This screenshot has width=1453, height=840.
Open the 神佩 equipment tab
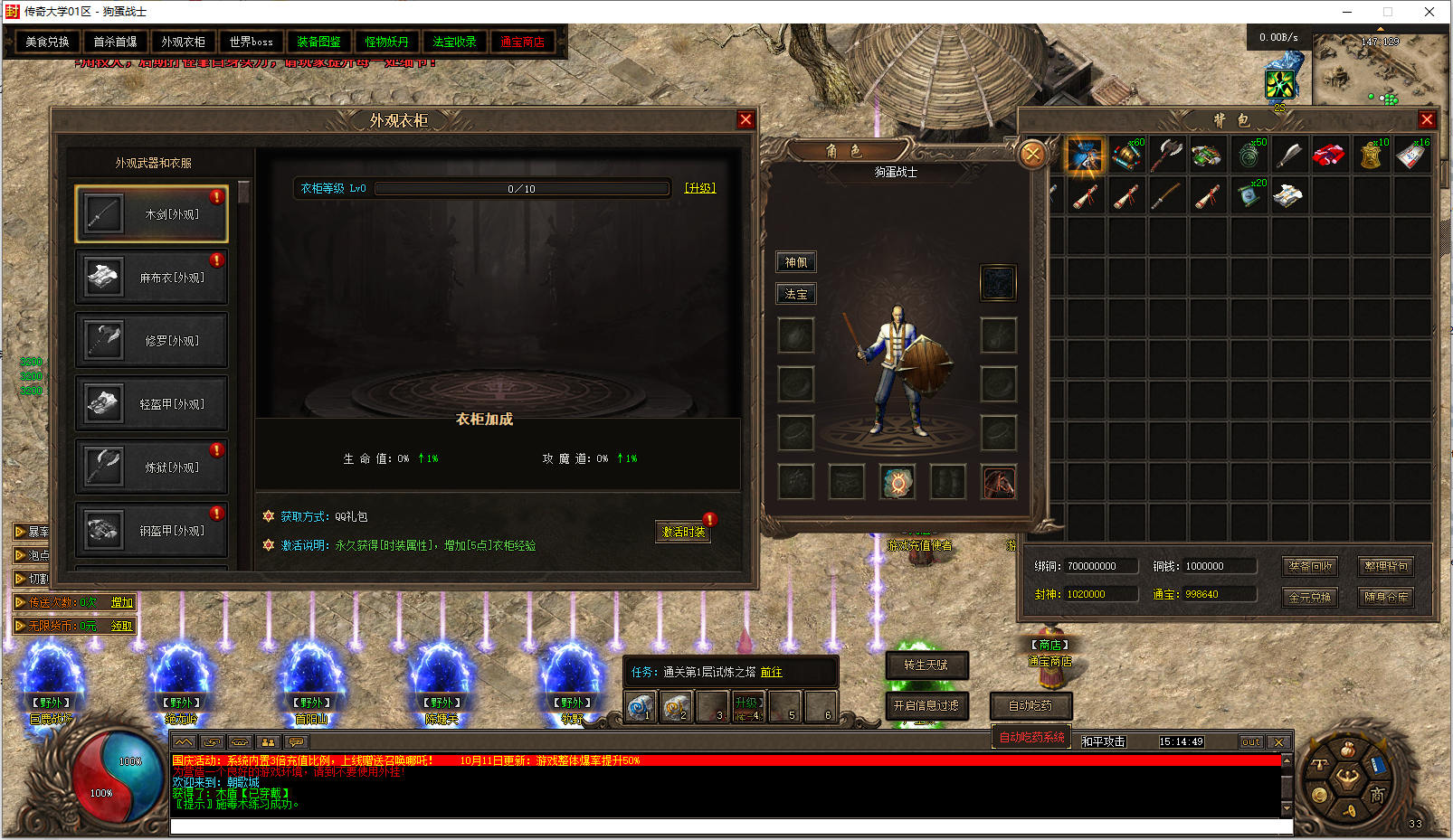tap(796, 262)
